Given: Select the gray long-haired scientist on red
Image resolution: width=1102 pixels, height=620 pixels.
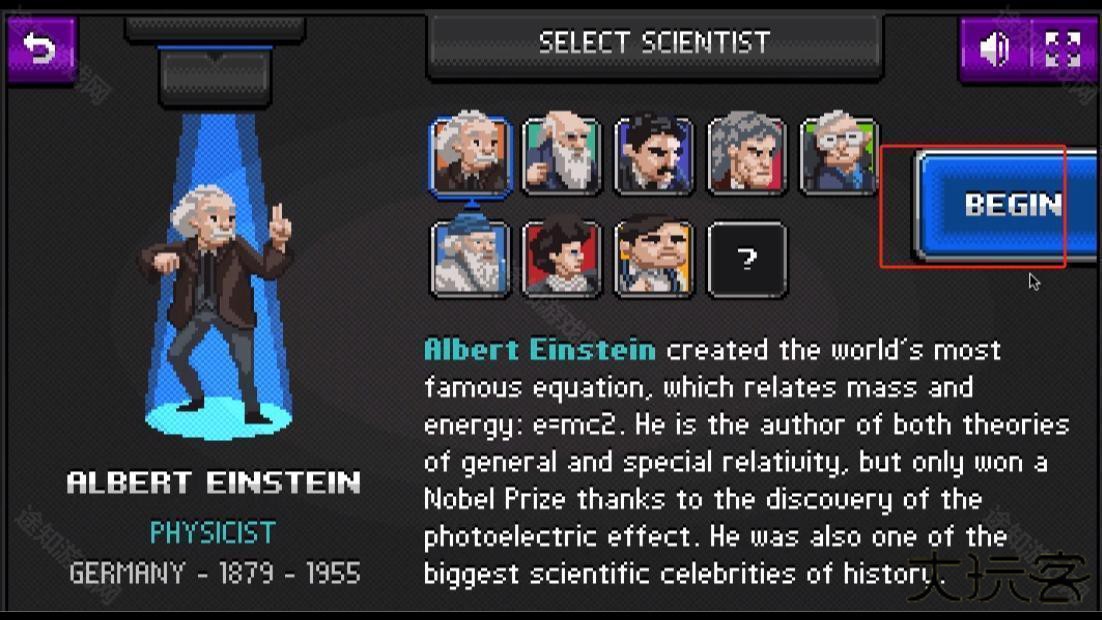Looking at the screenshot, I should point(747,155).
